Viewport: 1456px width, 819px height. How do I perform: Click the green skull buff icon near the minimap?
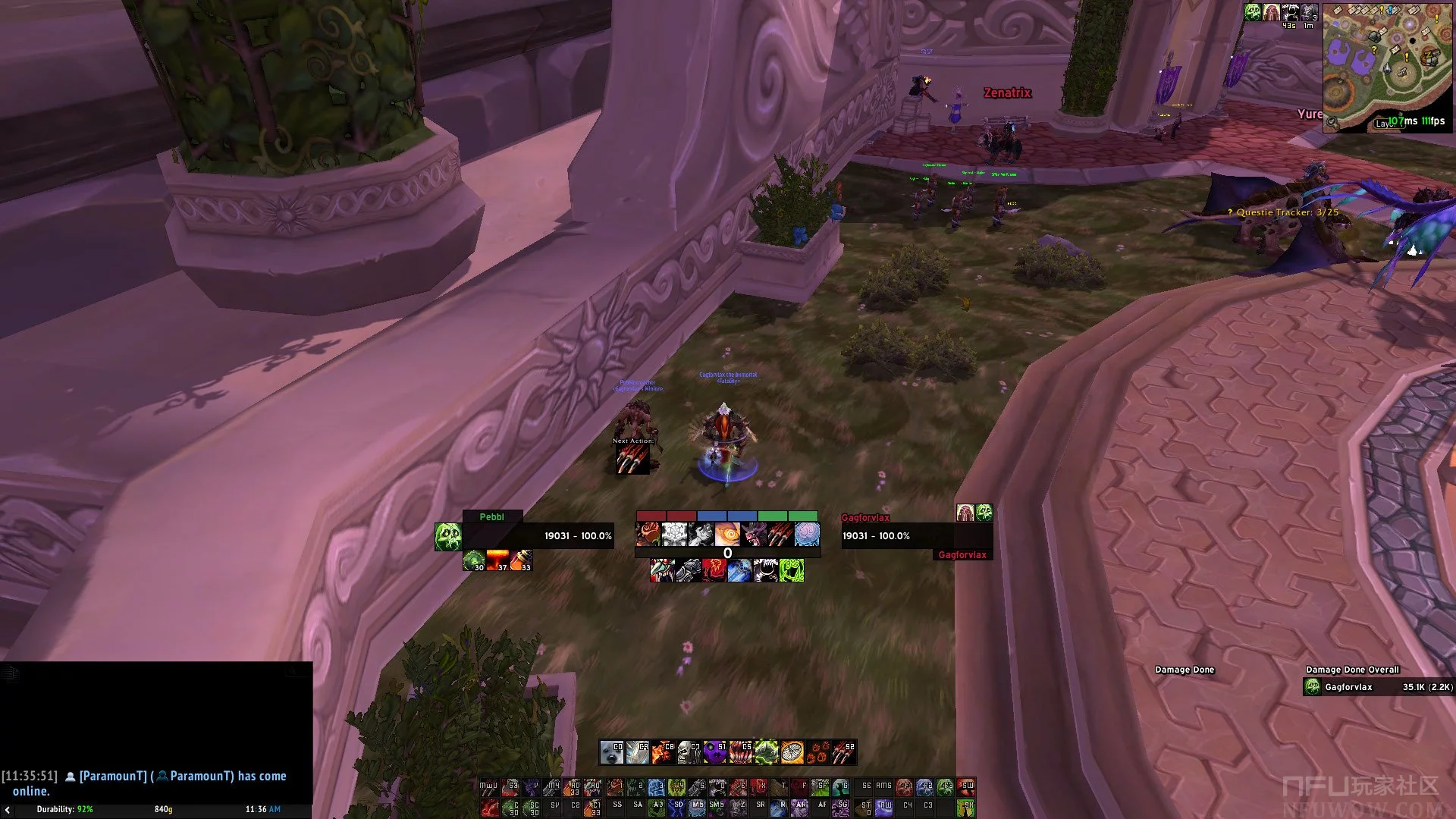point(1253,12)
